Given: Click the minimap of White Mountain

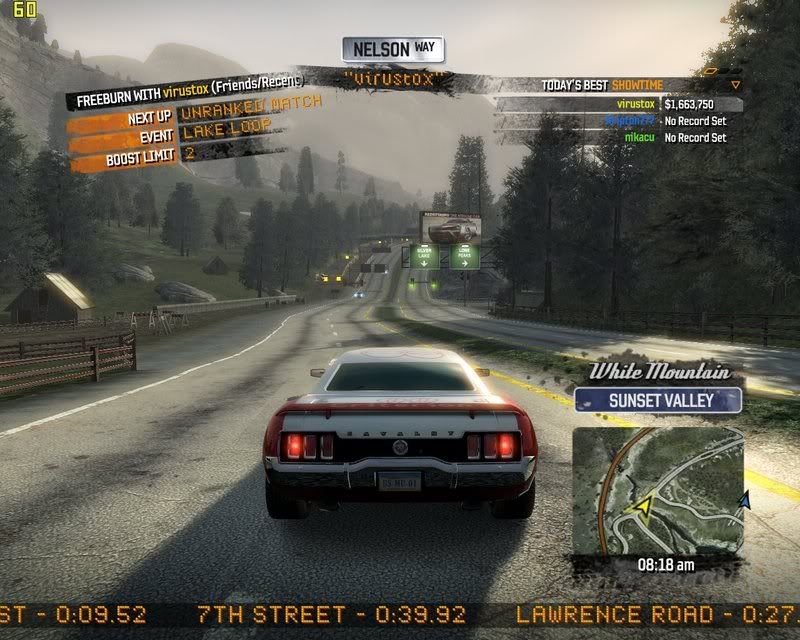Looking at the screenshot, I should tap(658, 489).
